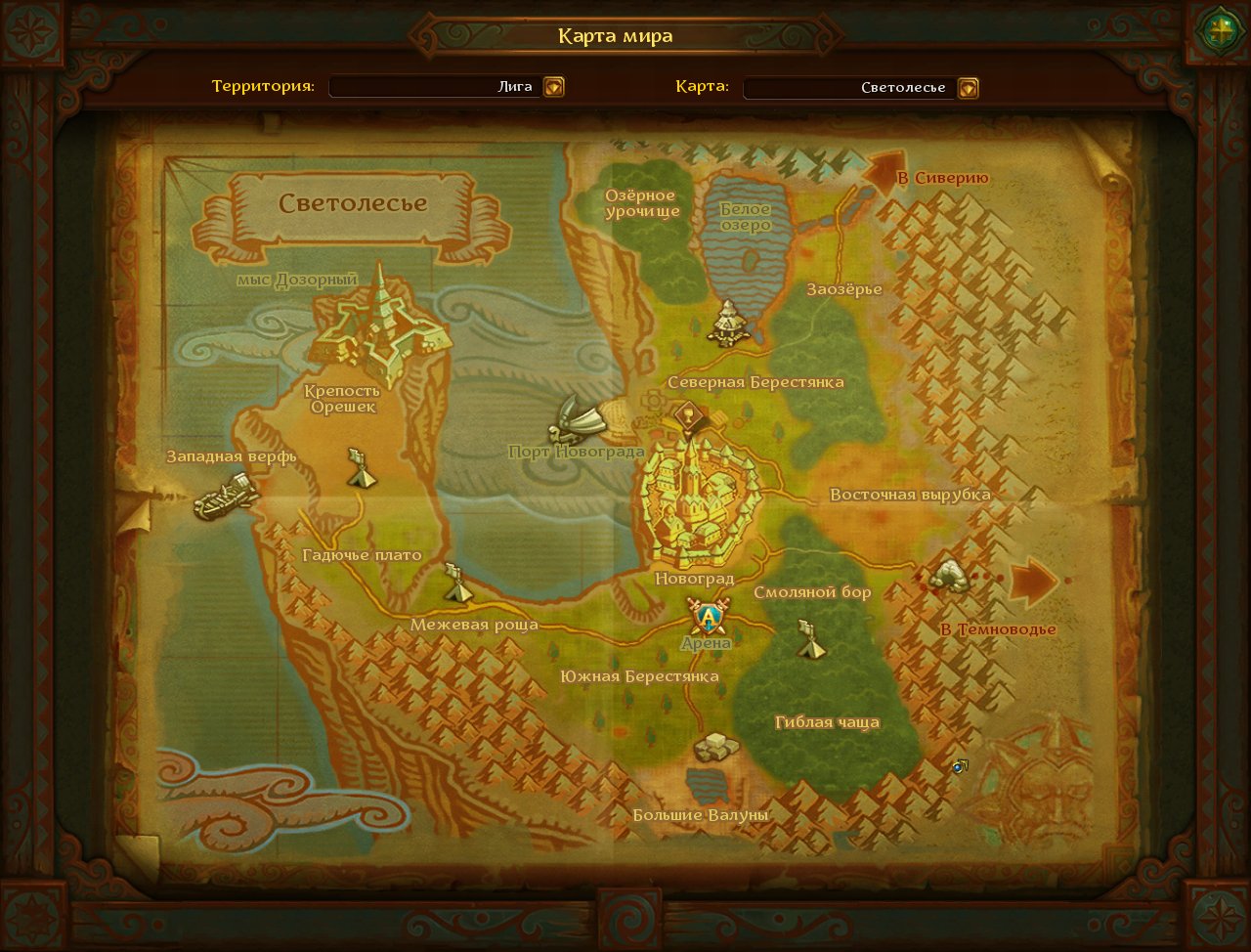Pick the ship marker at Западная верфь
This screenshot has width=1251, height=952.
click(x=226, y=496)
